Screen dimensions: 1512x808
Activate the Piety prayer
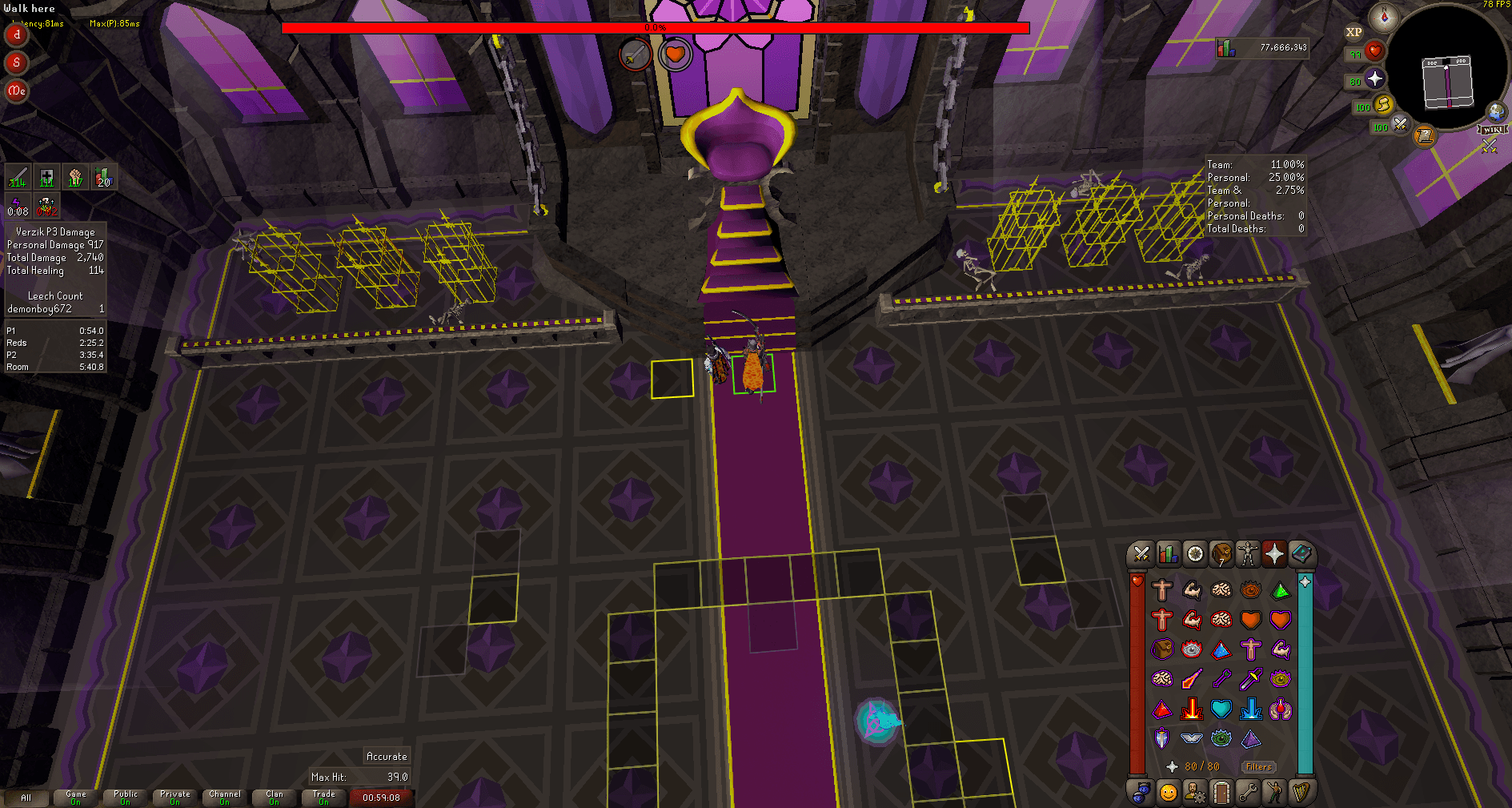click(x=1192, y=738)
